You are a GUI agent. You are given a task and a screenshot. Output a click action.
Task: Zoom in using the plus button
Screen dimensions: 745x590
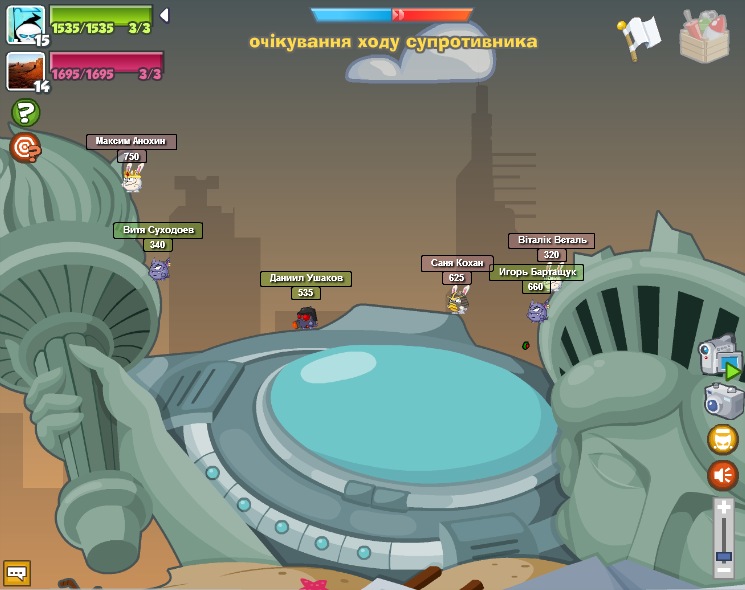(724, 509)
